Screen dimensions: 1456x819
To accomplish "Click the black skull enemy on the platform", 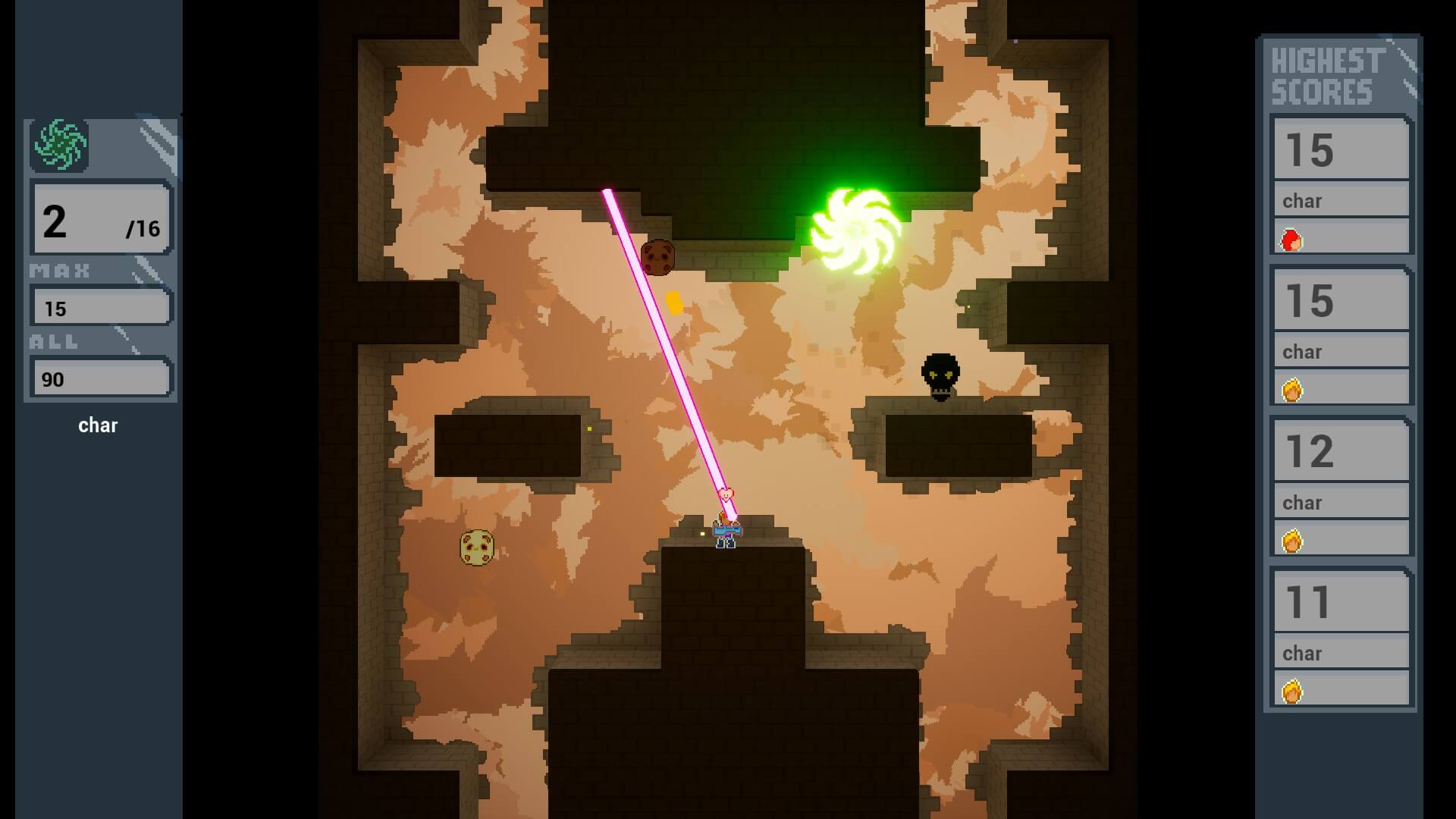I will (x=940, y=376).
